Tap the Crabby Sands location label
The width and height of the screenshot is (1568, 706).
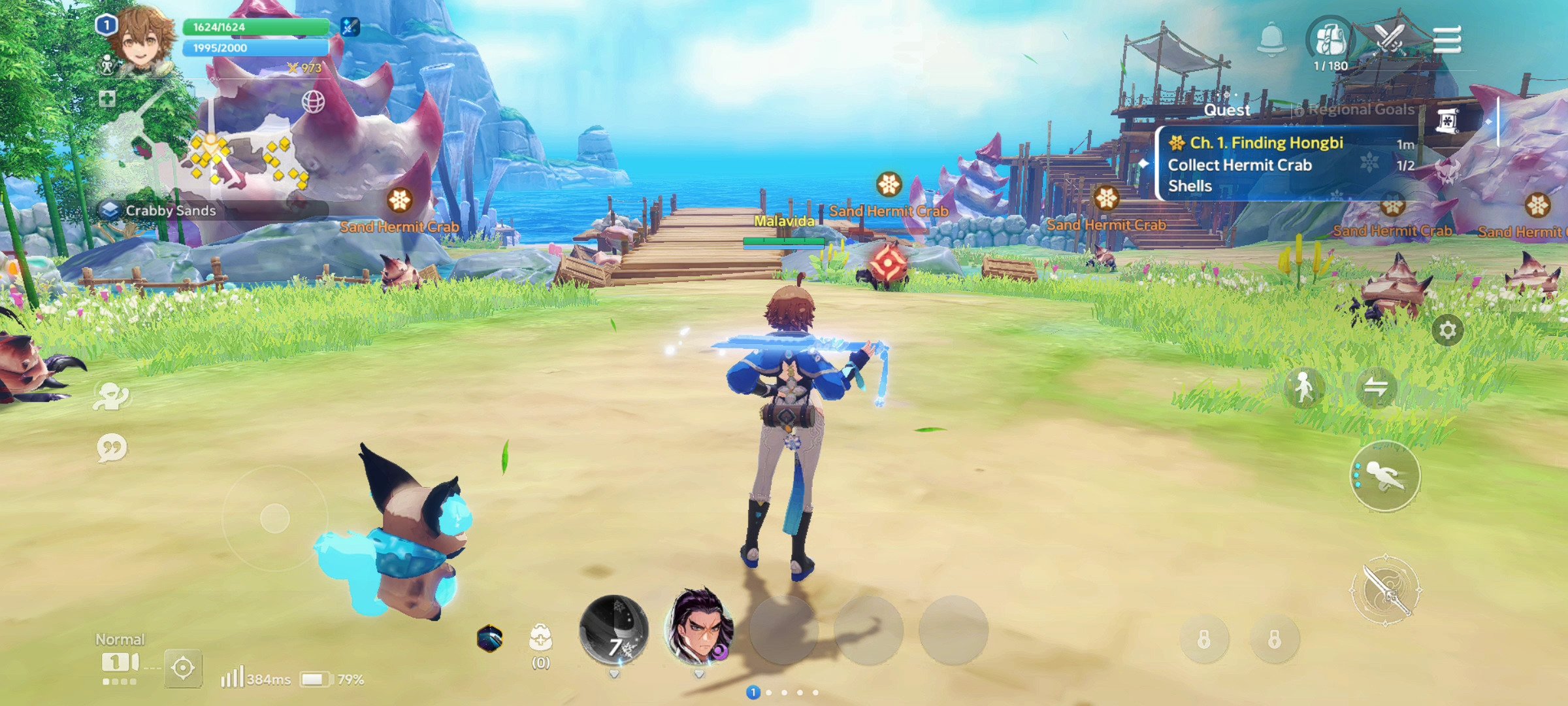coord(170,210)
